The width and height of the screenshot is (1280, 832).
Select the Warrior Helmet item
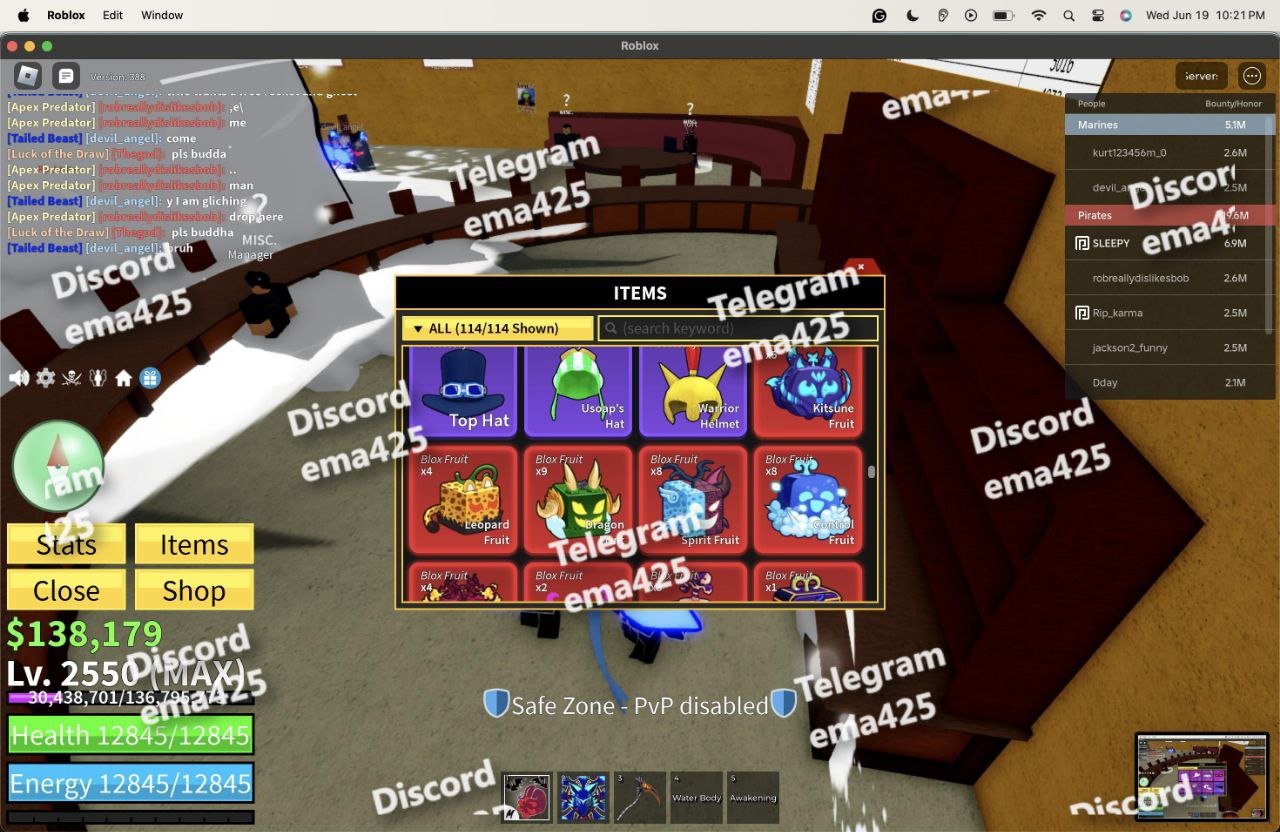click(x=693, y=390)
